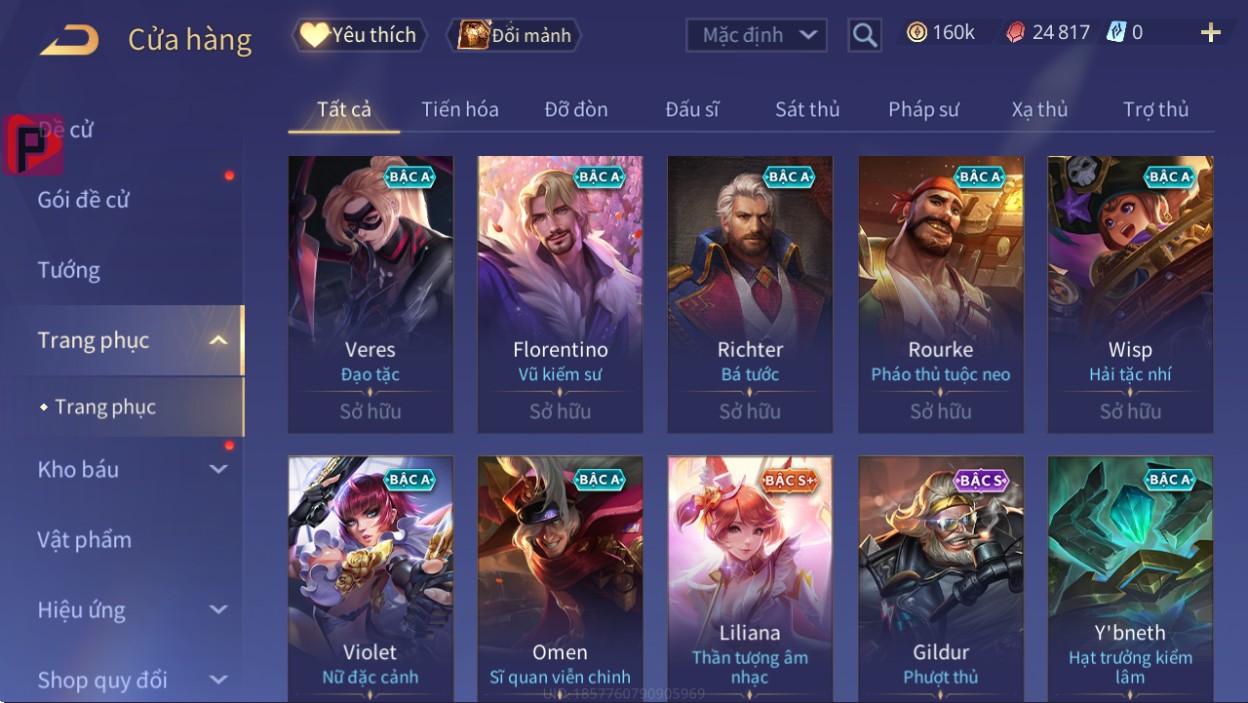Switch to the Đỡ đòn tab
This screenshot has height=703, width=1248.
[x=576, y=109]
